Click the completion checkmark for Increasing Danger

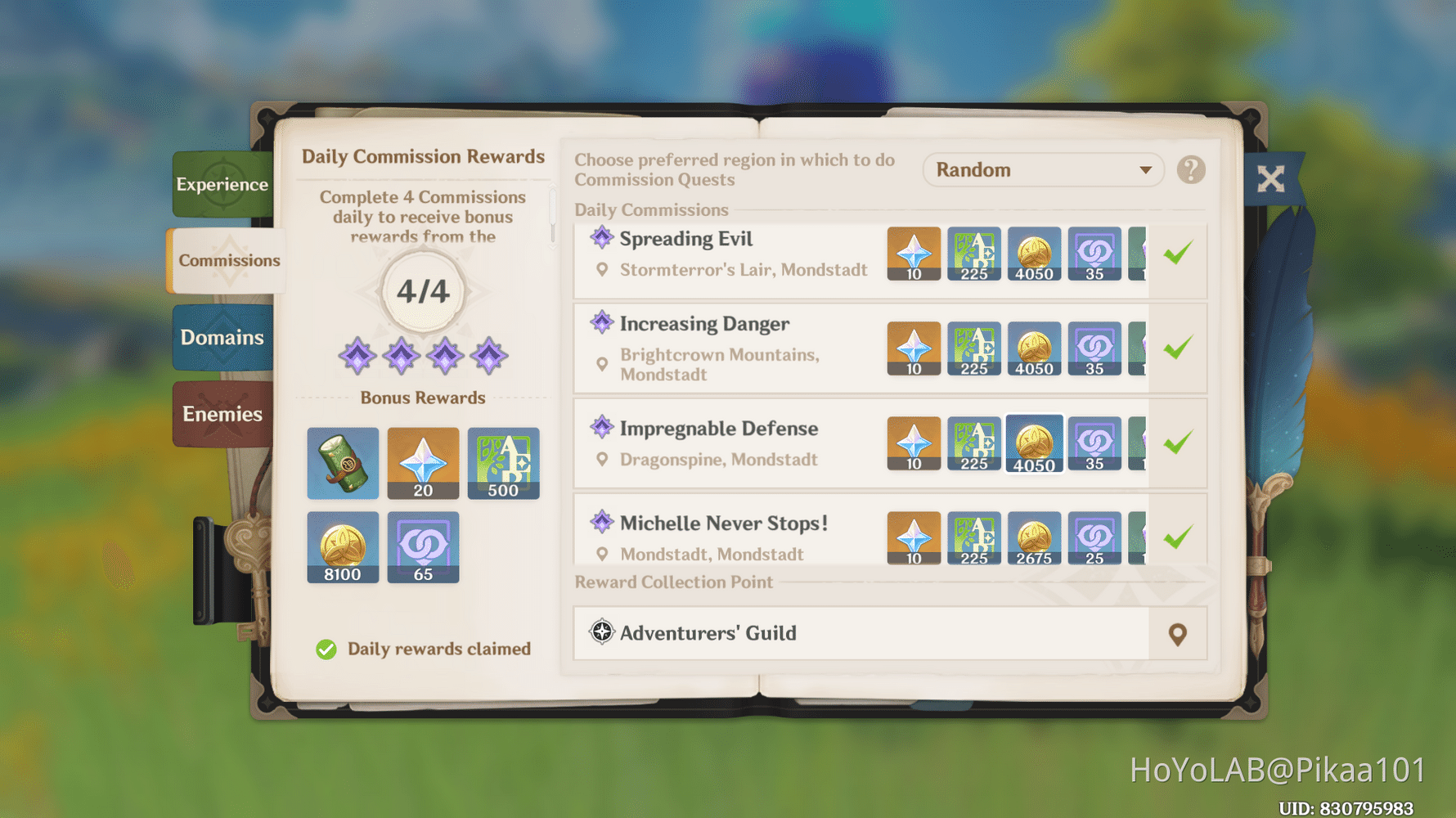pos(1176,347)
